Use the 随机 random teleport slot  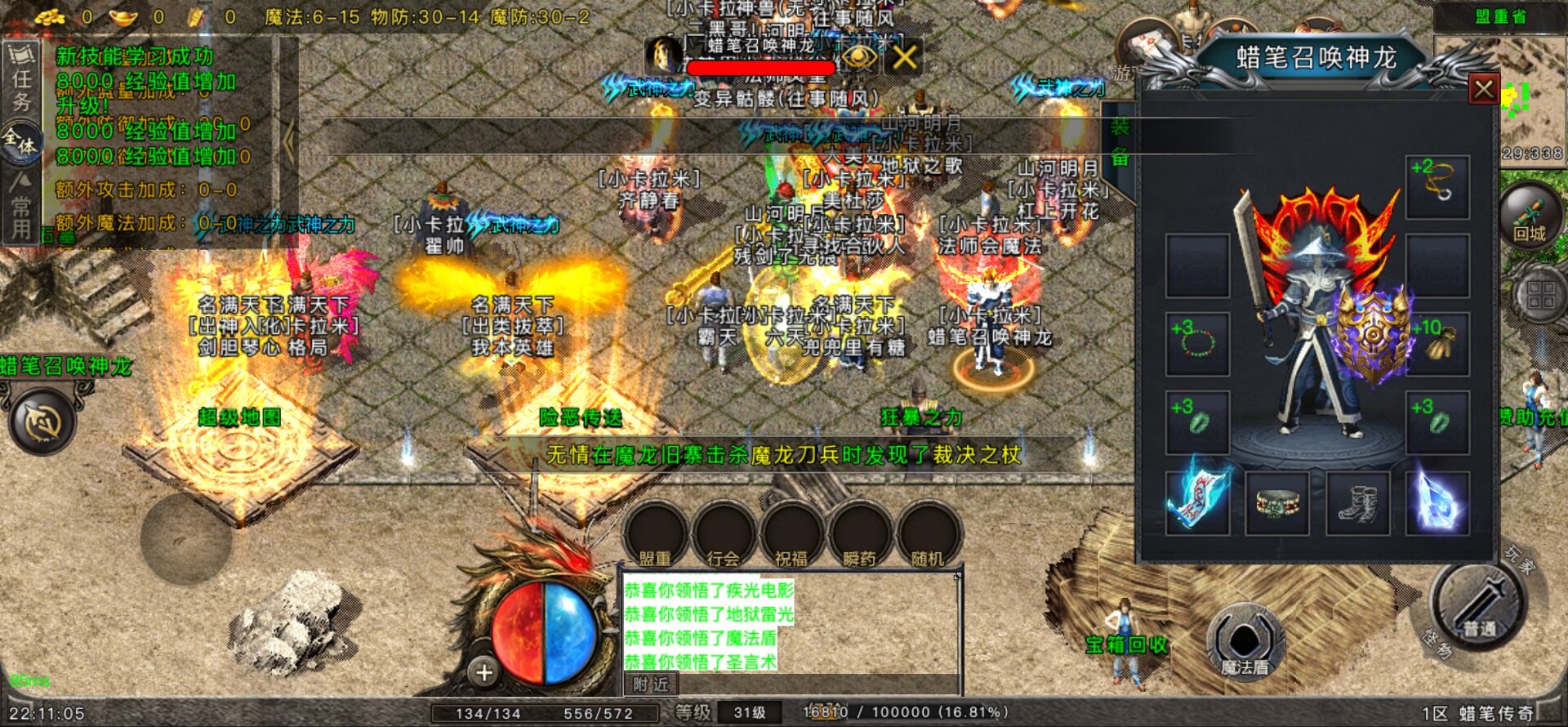coord(927,536)
